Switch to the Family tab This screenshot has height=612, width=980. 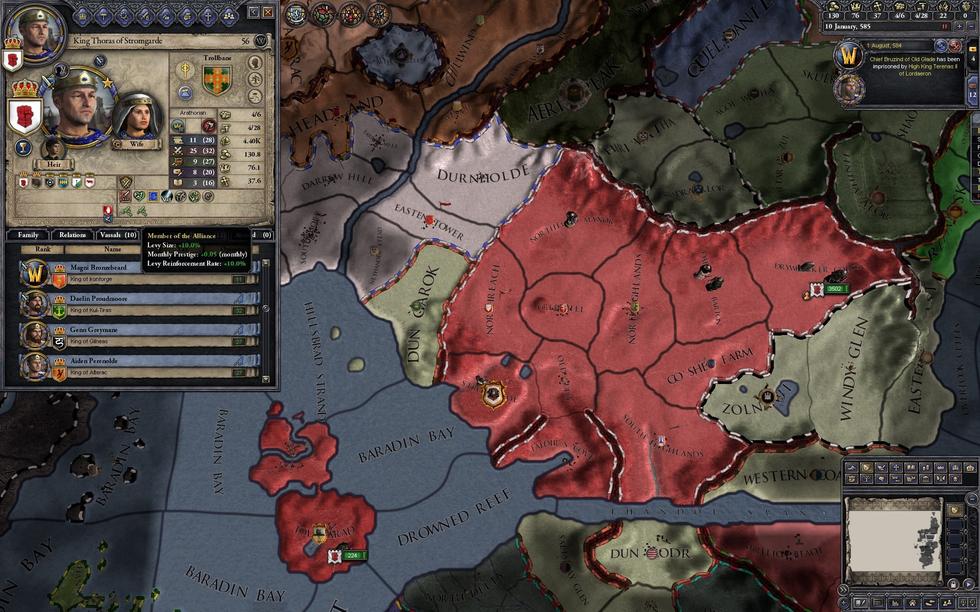(28, 235)
